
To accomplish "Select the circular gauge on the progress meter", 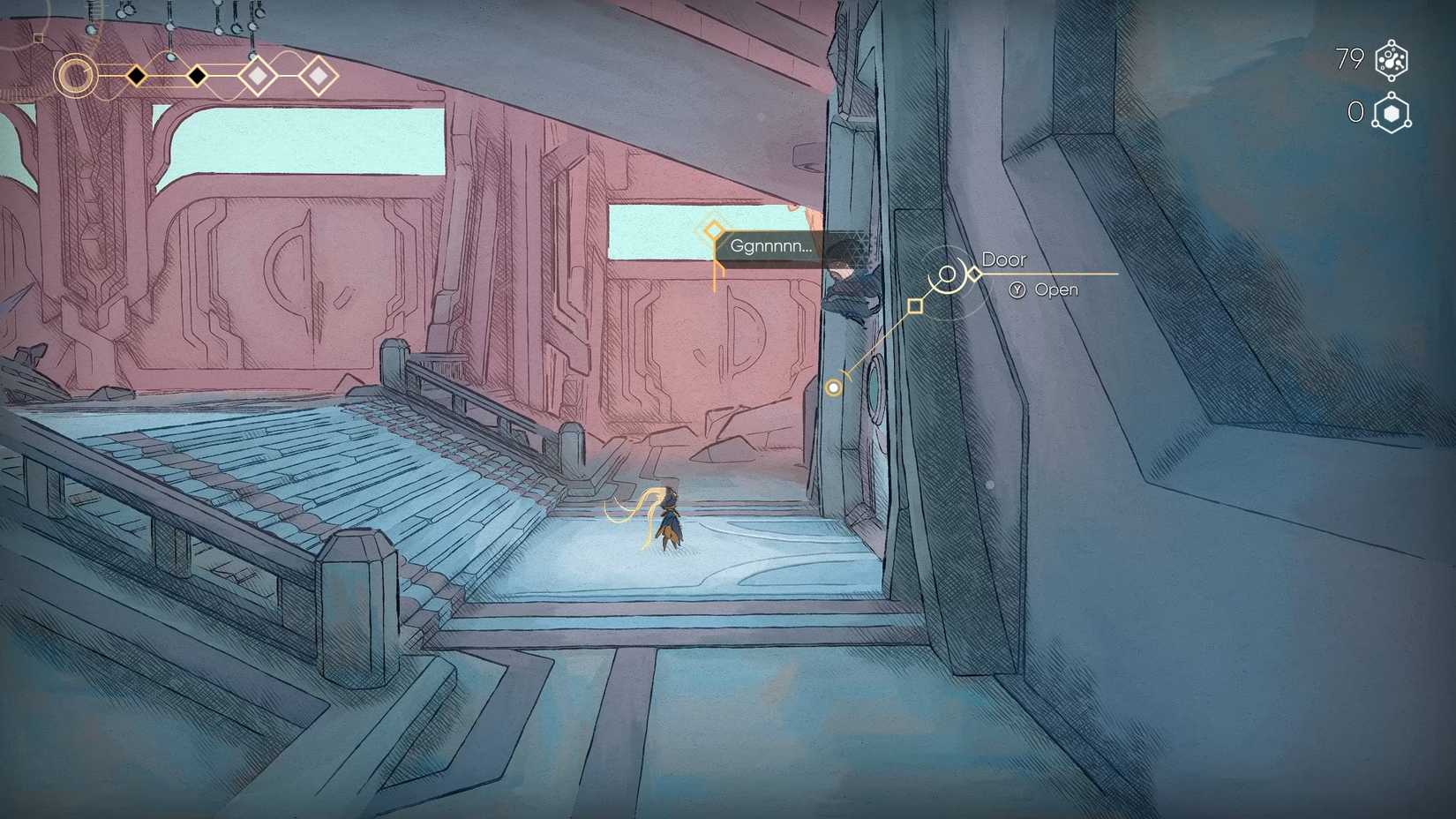I will (x=75, y=75).
